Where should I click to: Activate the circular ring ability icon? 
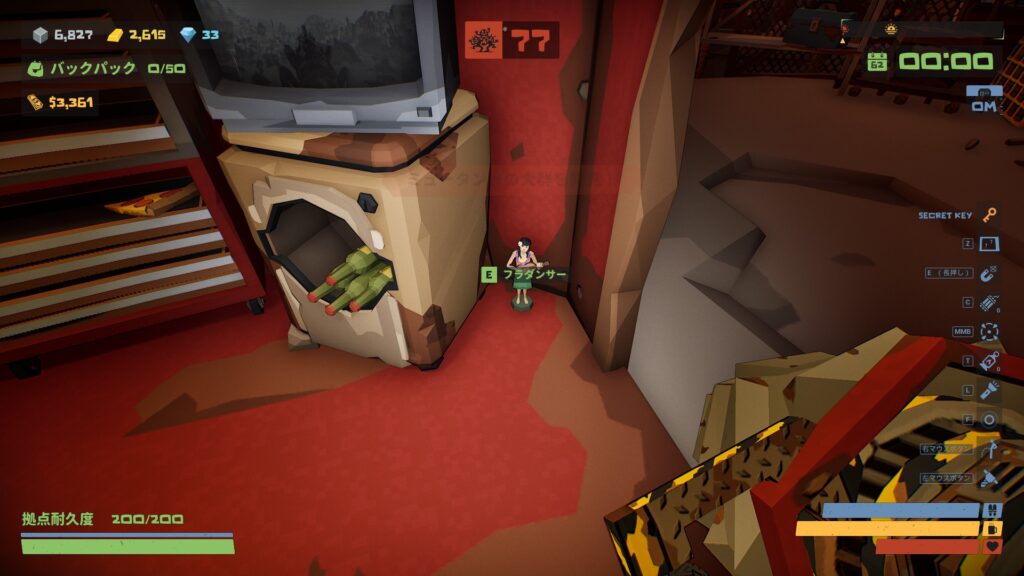[990, 419]
